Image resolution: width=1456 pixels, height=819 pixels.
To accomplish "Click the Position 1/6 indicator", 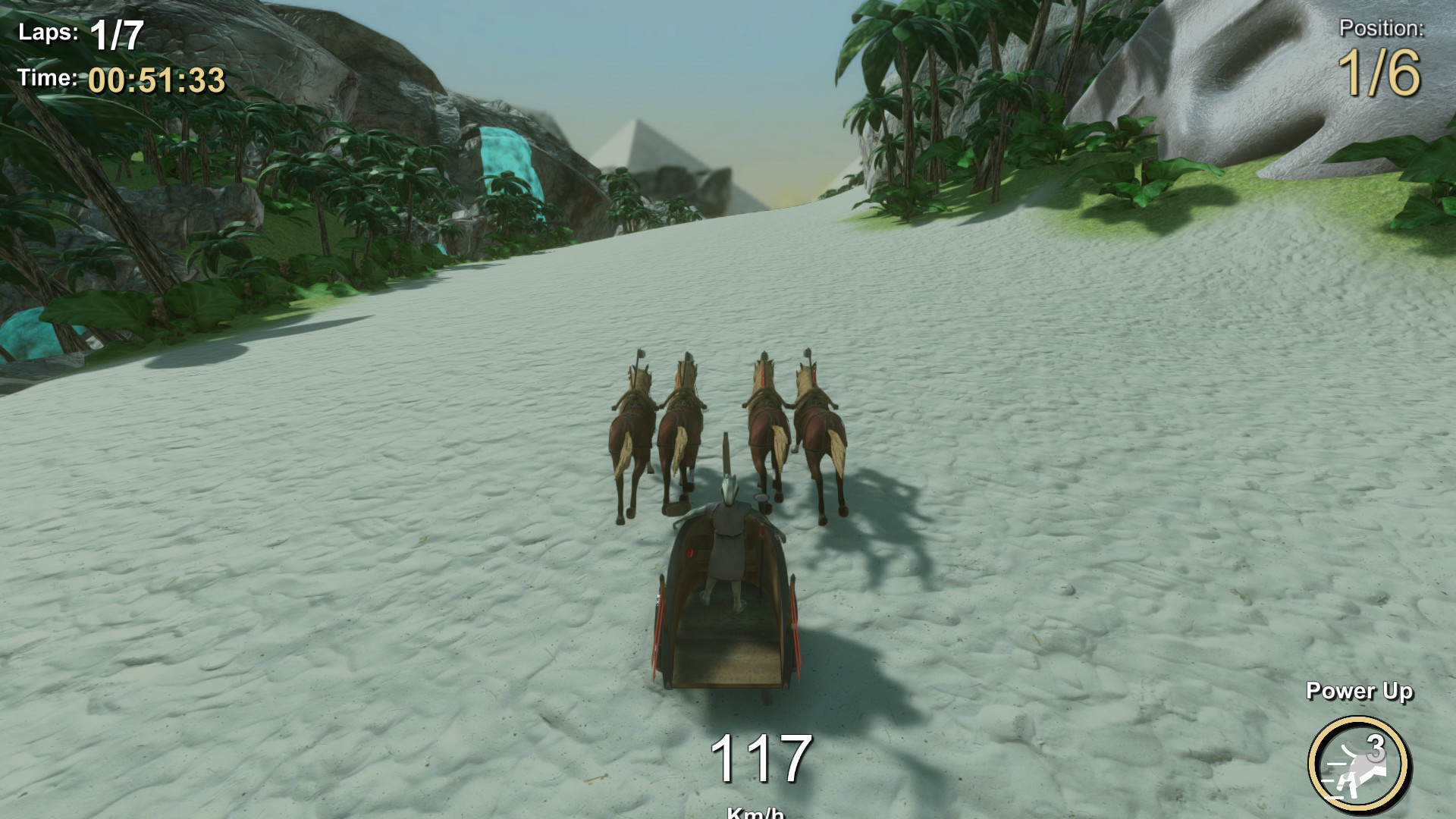I will pos(1379,72).
